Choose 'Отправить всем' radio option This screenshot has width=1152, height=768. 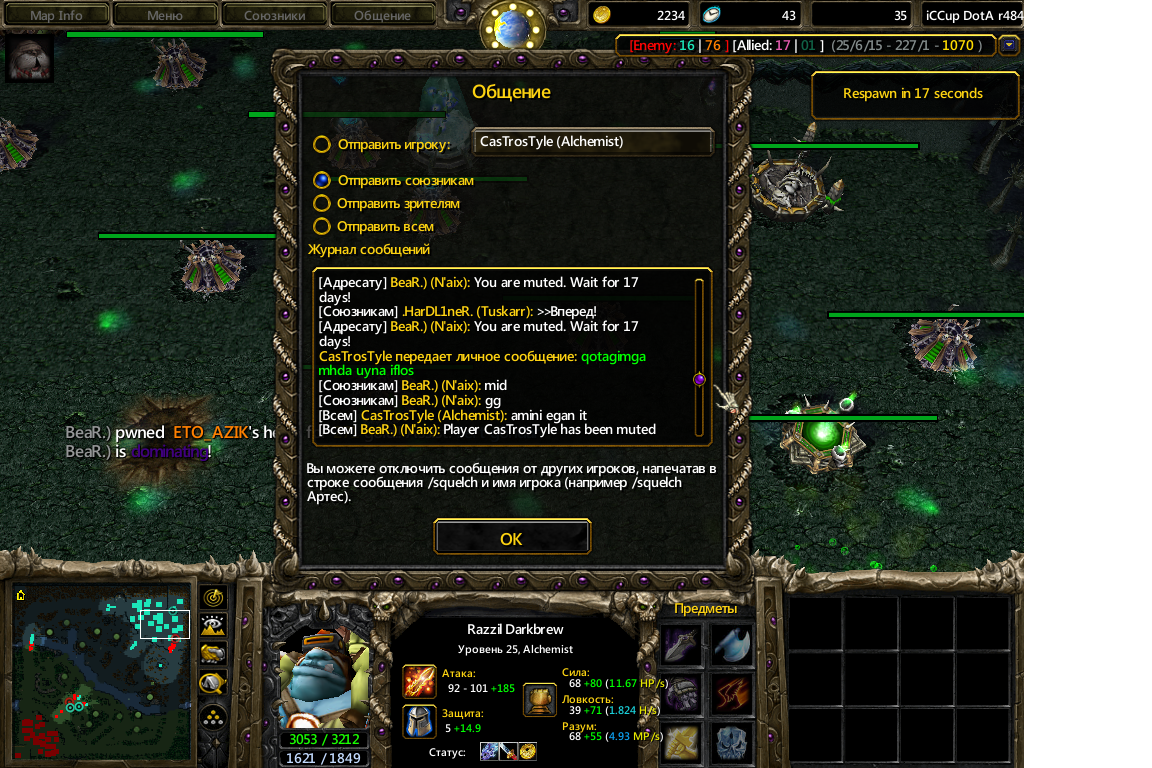pyautogui.click(x=322, y=226)
